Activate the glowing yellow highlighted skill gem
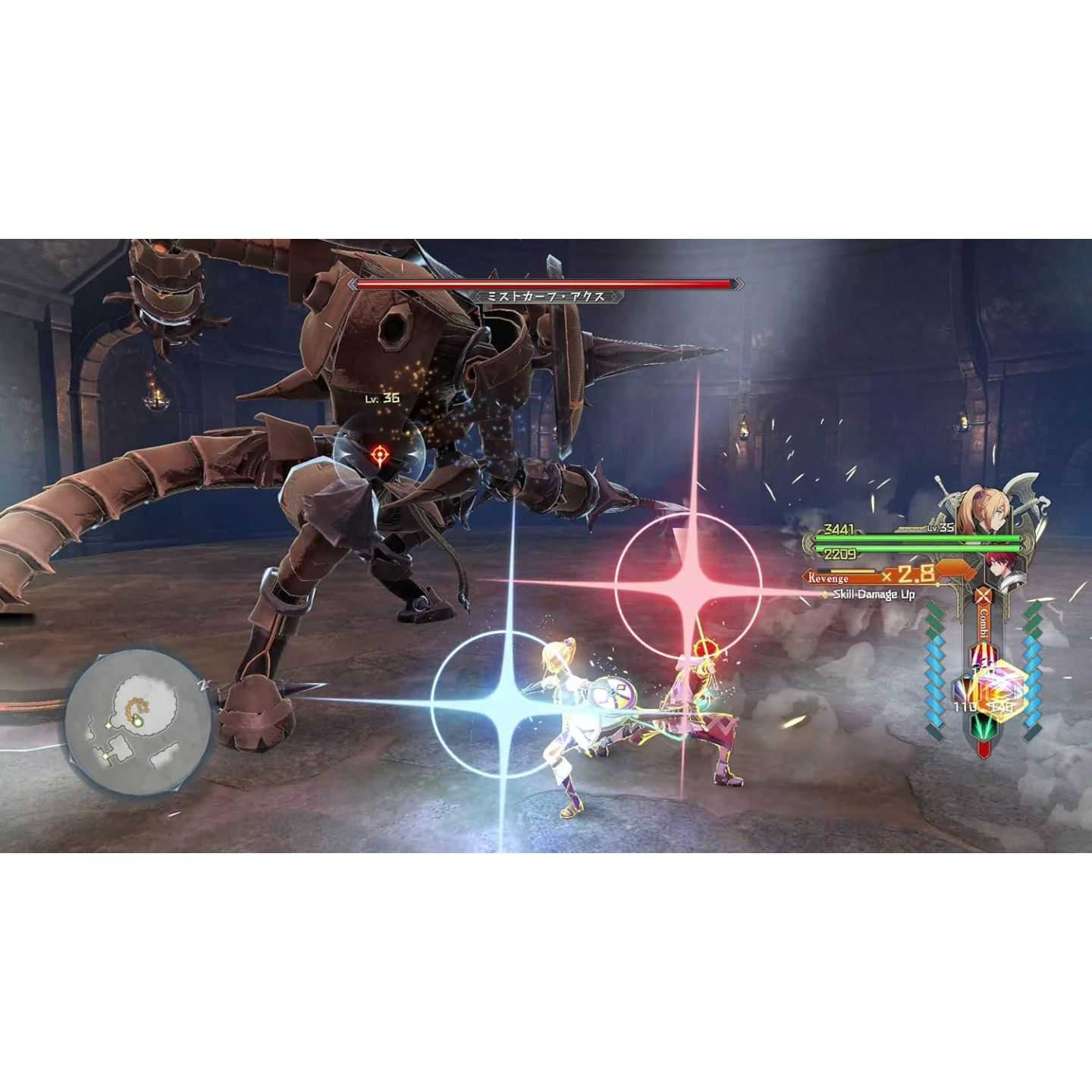The image size is (1092, 1092). coord(1003,691)
